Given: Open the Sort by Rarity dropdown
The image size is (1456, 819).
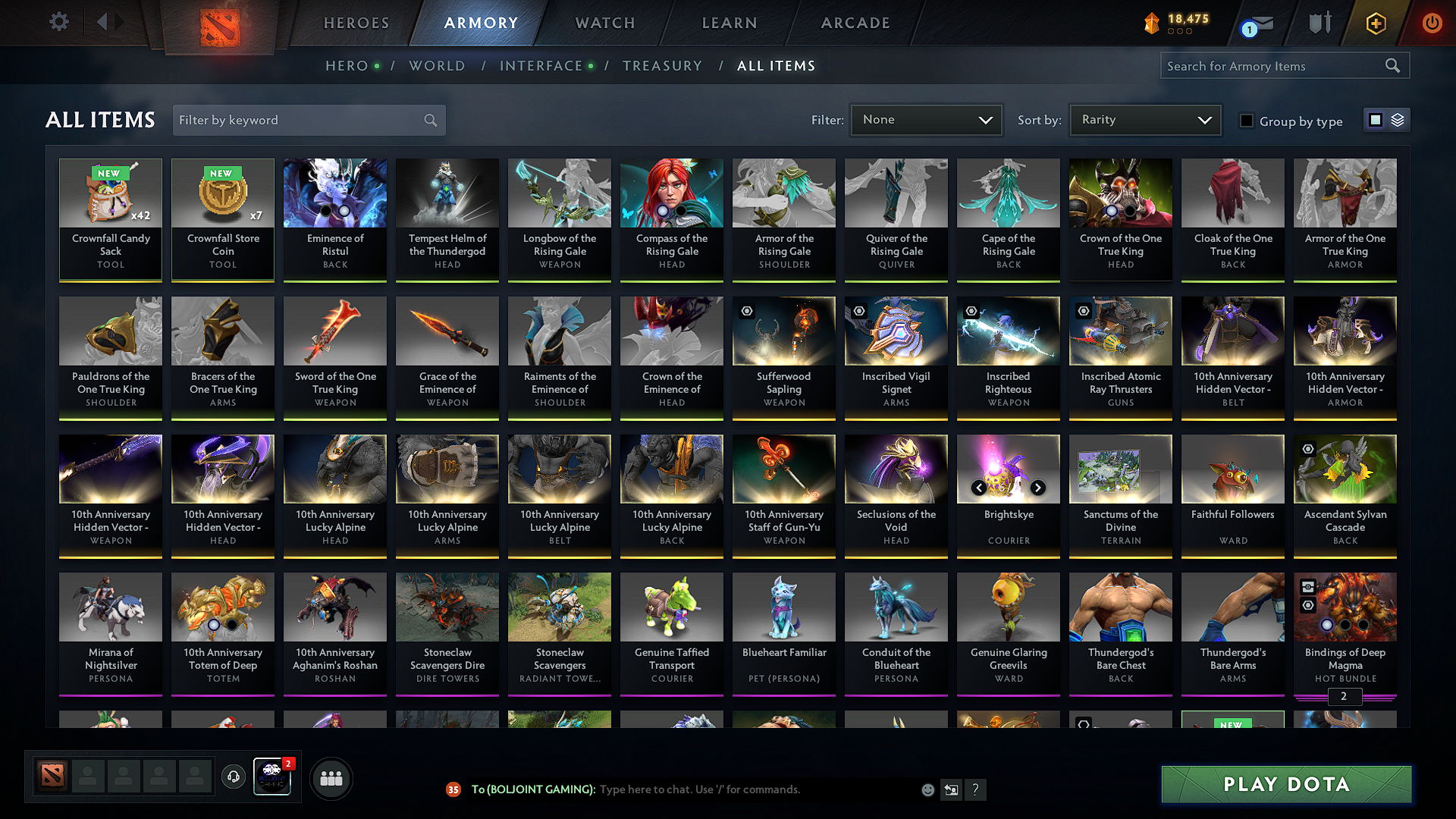Looking at the screenshot, I should coord(1145,119).
